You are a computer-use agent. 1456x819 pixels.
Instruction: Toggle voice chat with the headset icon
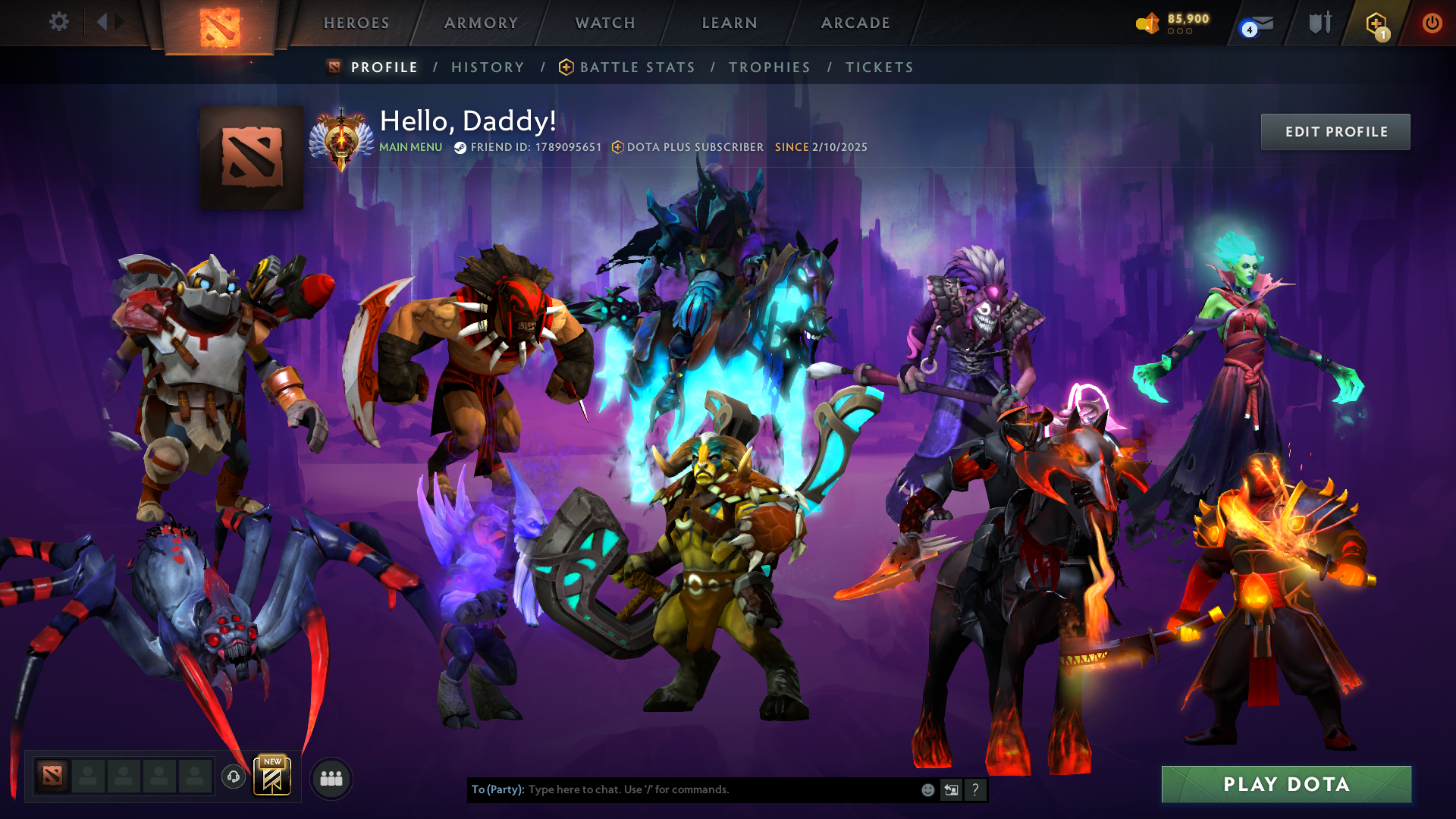tap(233, 777)
